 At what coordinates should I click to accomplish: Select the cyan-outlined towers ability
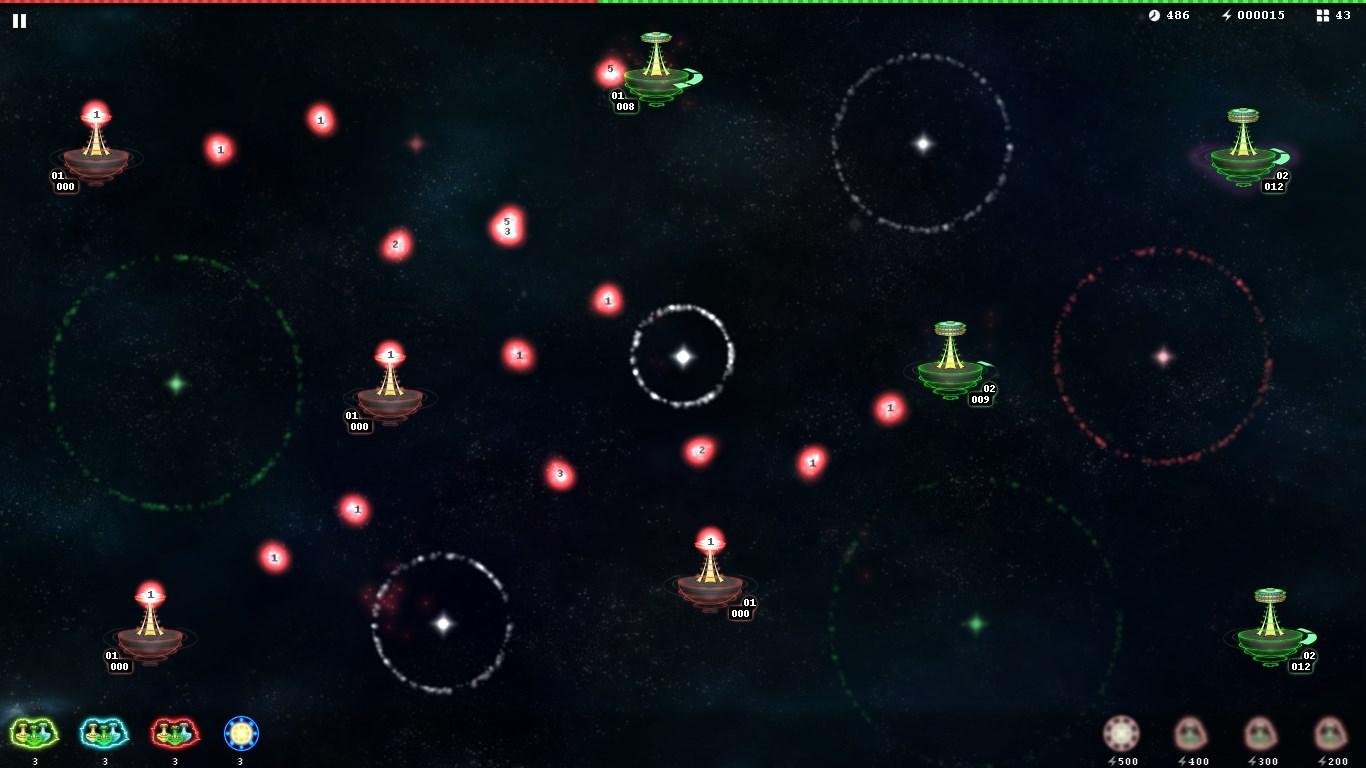[104, 734]
